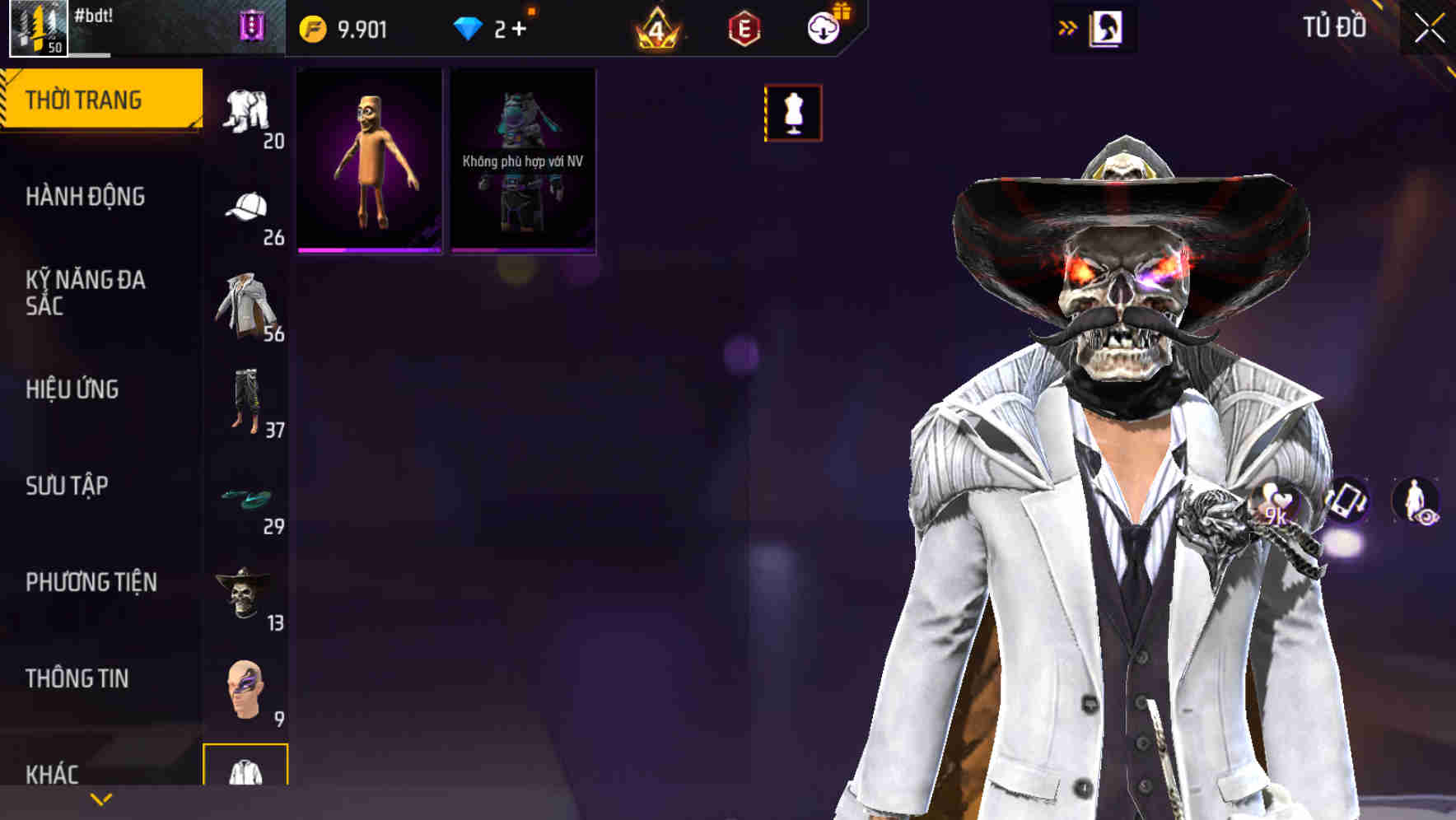Collapse the panel with double-arrow chevrons
1456x820 pixels.
coord(1068,26)
